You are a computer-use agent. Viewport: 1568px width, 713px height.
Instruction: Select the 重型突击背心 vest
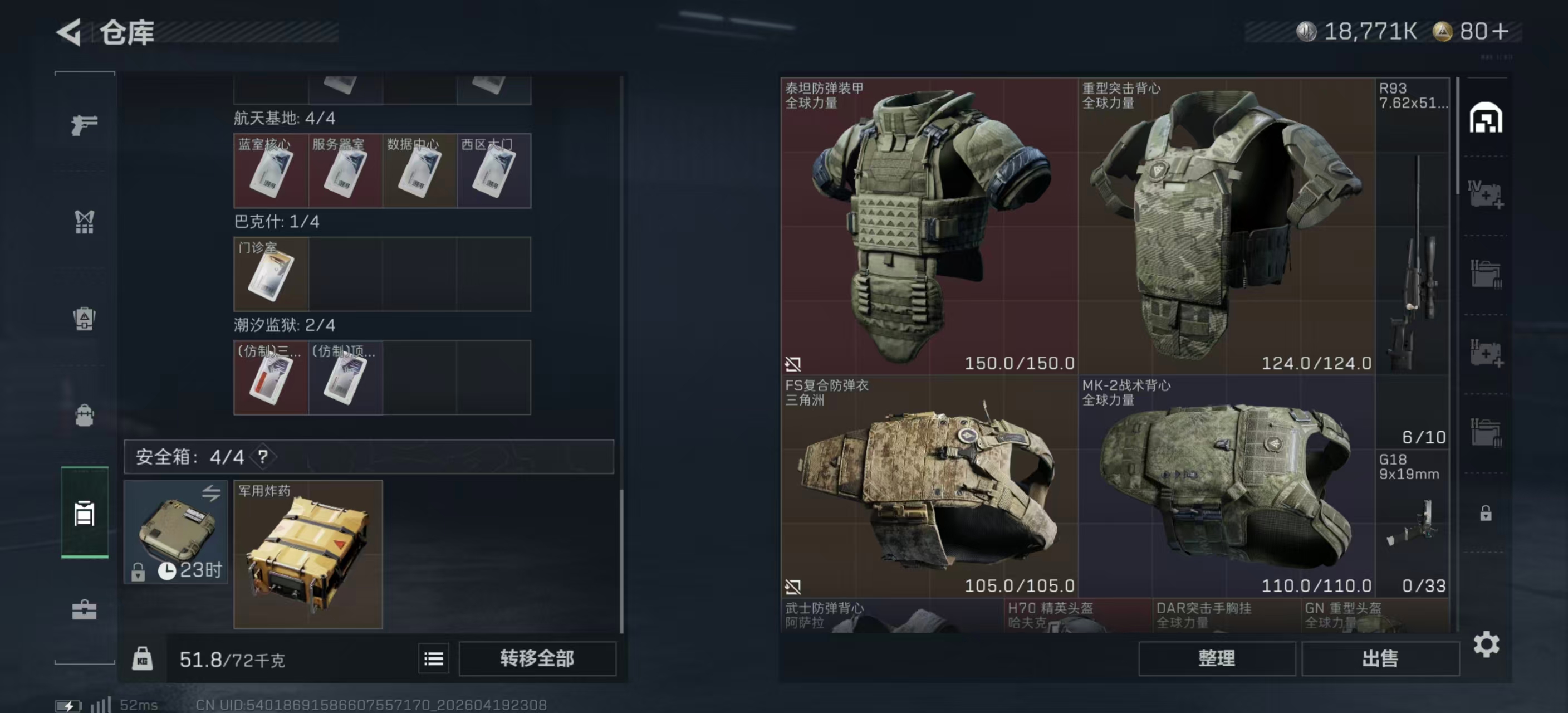pos(1226,225)
